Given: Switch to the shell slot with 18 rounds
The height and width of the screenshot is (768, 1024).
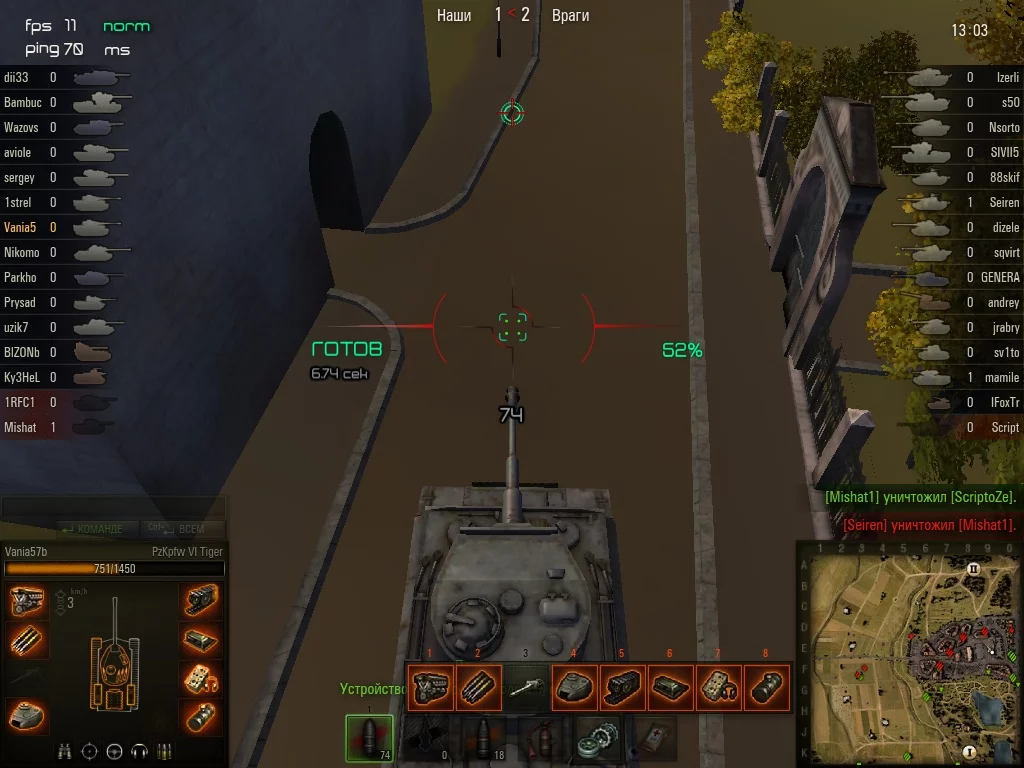Looking at the screenshot, I should [482, 739].
